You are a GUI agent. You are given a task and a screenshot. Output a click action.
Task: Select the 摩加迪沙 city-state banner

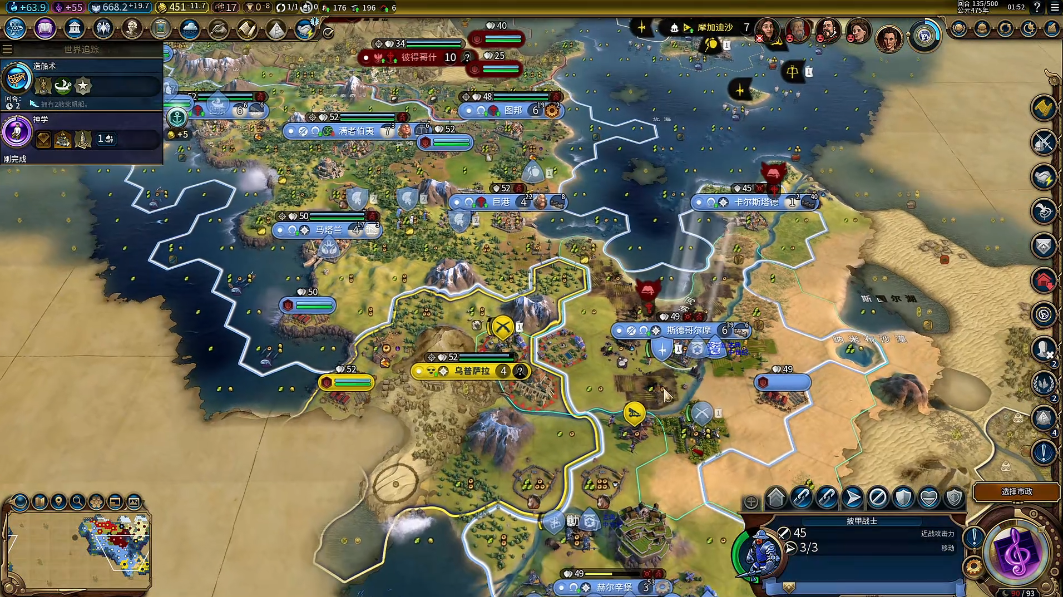pos(707,27)
